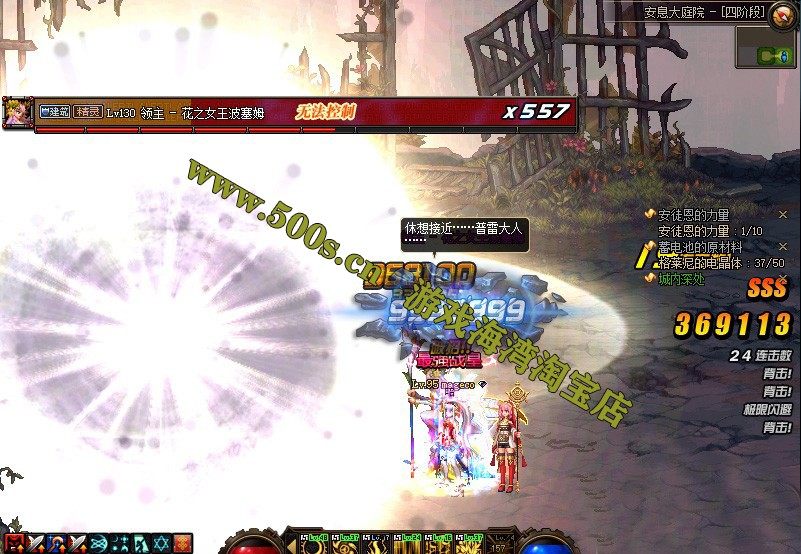The width and height of the screenshot is (801, 554).
Task: Select the 安徒恩的力量 quest tracker entry
Action: (x=693, y=215)
